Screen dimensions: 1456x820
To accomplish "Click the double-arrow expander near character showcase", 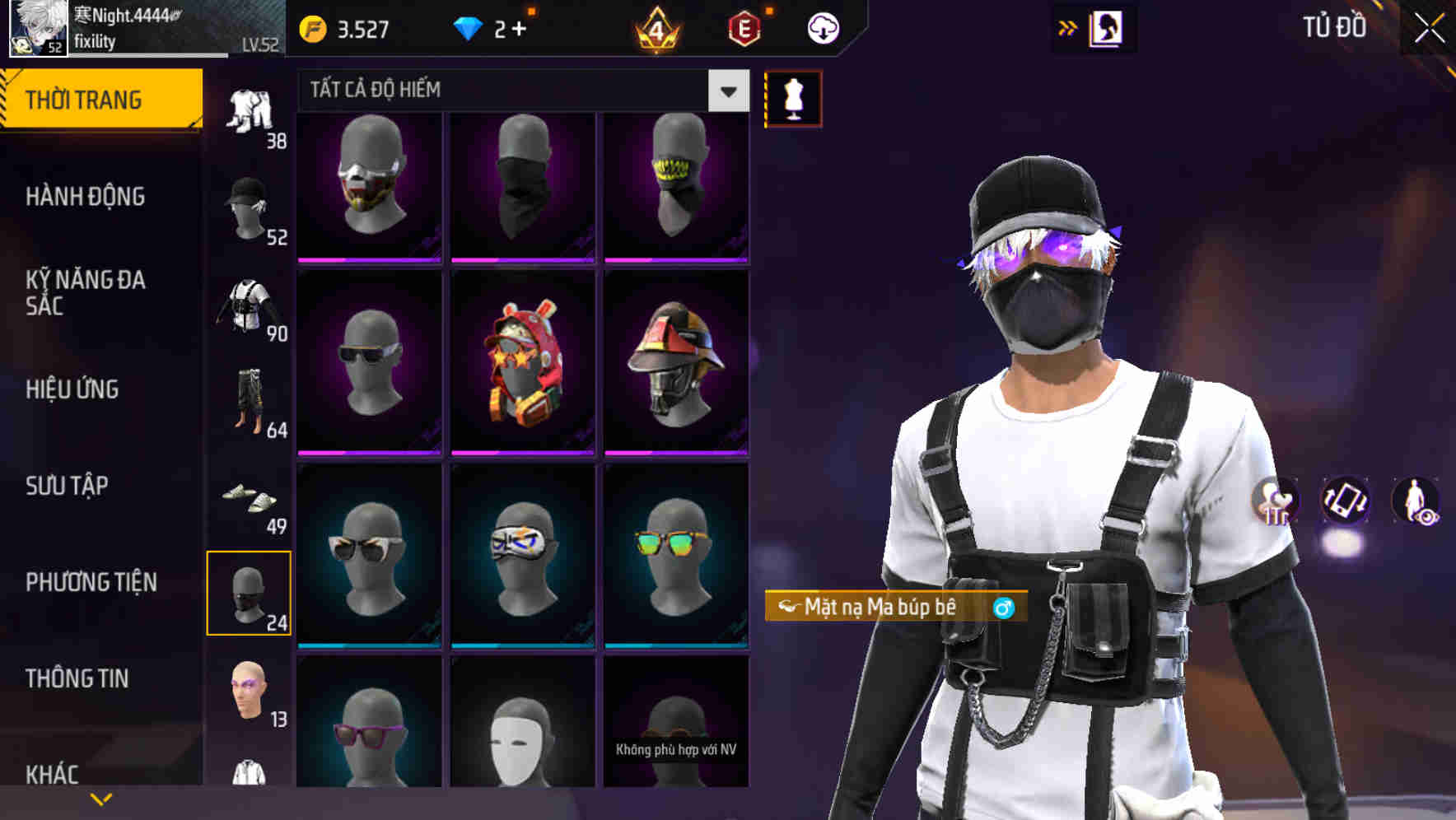I will click(x=1068, y=27).
